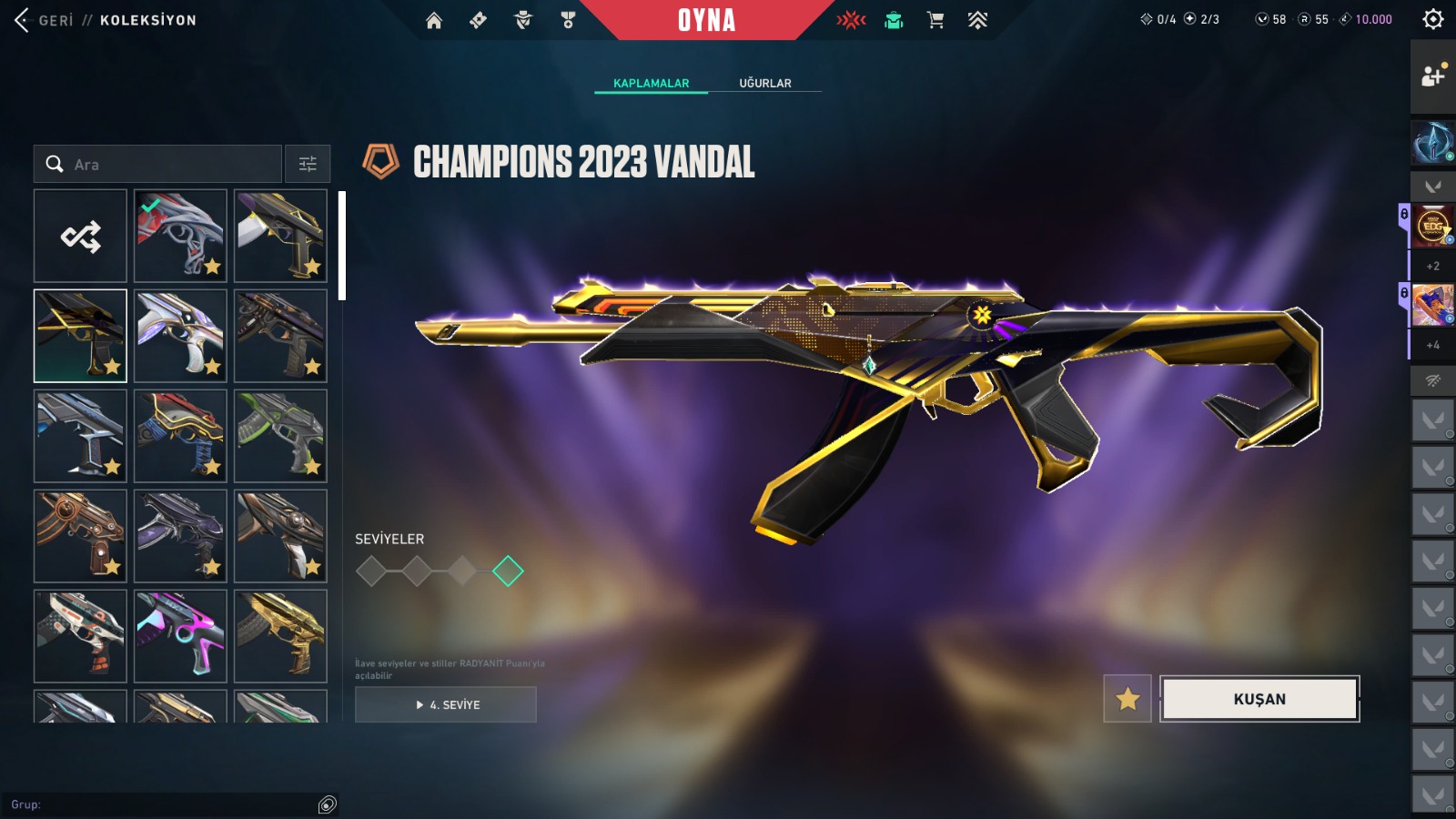This screenshot has height=819, width=1456.
Task: Select the white and purple Vandal skin
Action: pos(180,336)
